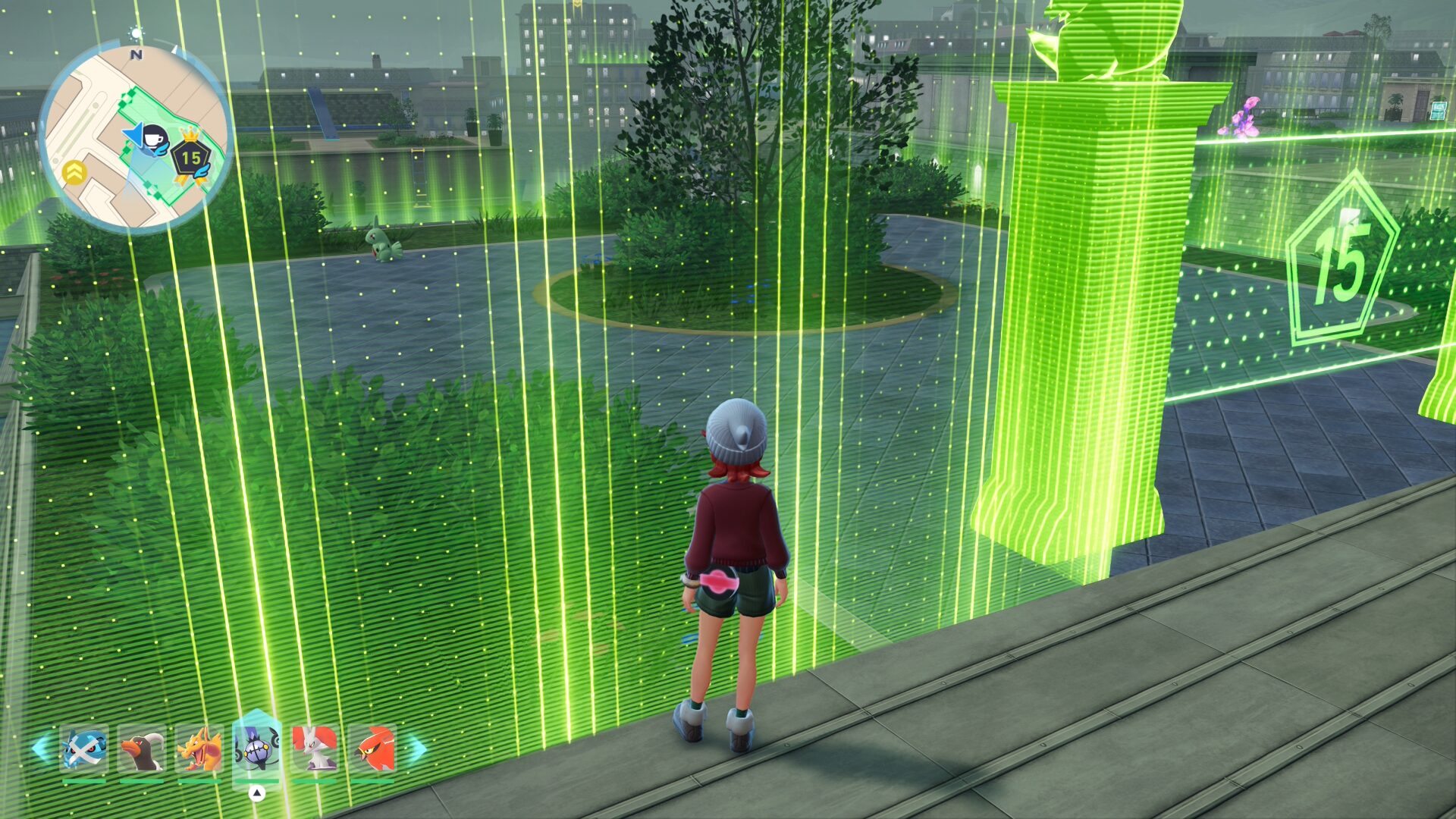Select the café cup marker on minimap
The height and width of the screenshot is (819, 1456).
coord(155,139)
